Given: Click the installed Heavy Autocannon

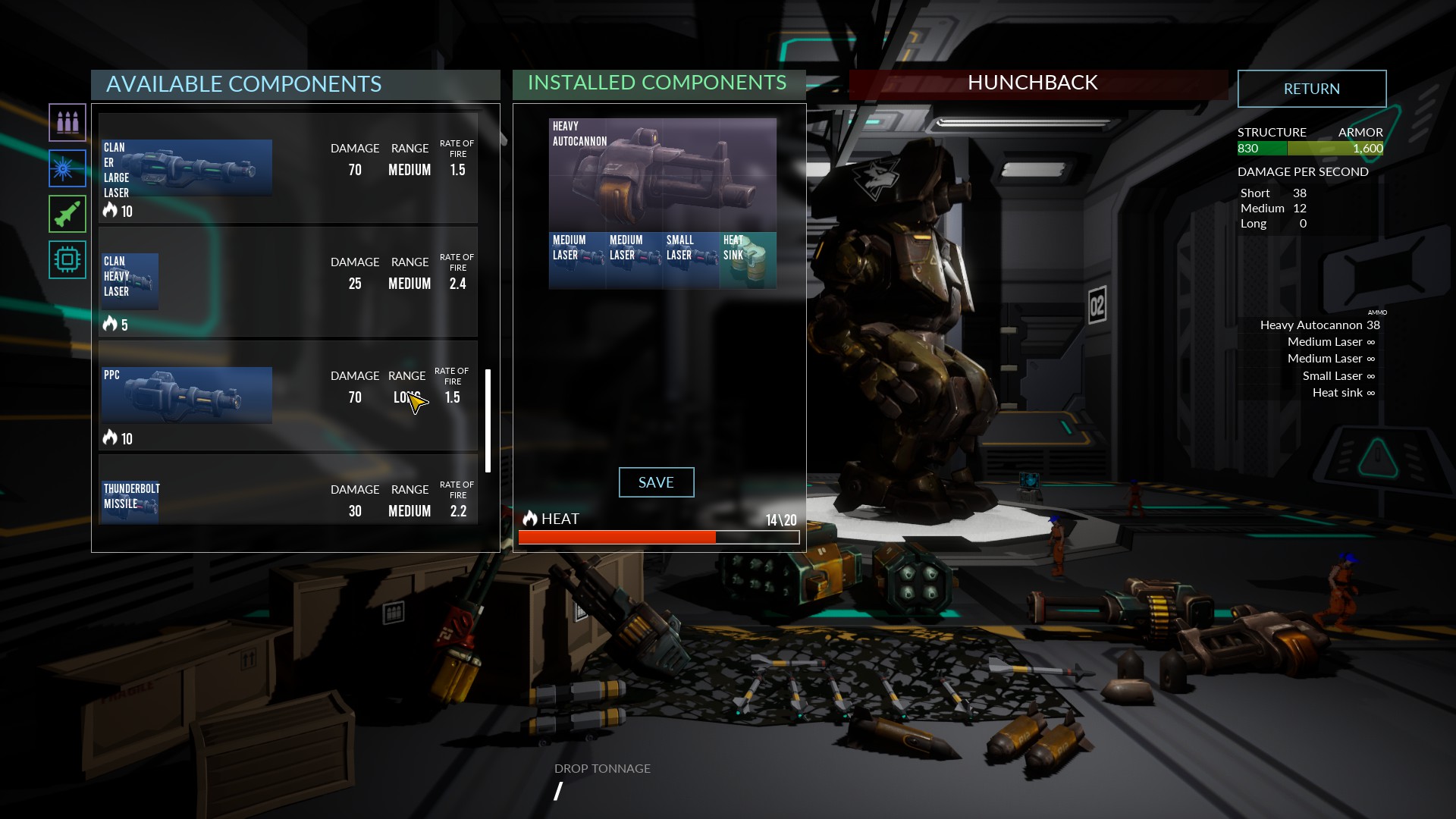Looking at the screenshot, I should (662, 174).
